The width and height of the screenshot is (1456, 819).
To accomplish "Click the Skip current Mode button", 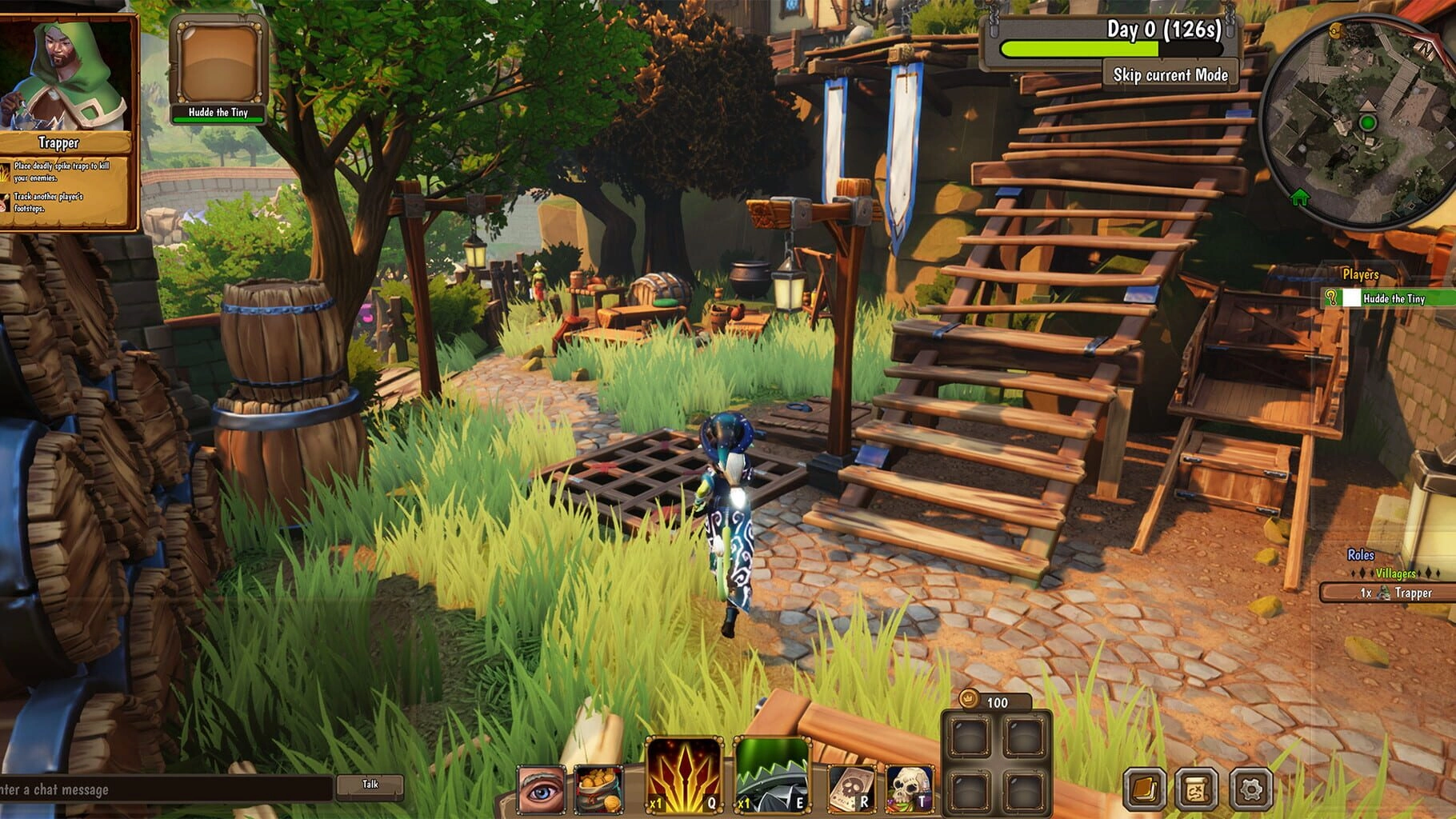I will tap(1170, 75).
